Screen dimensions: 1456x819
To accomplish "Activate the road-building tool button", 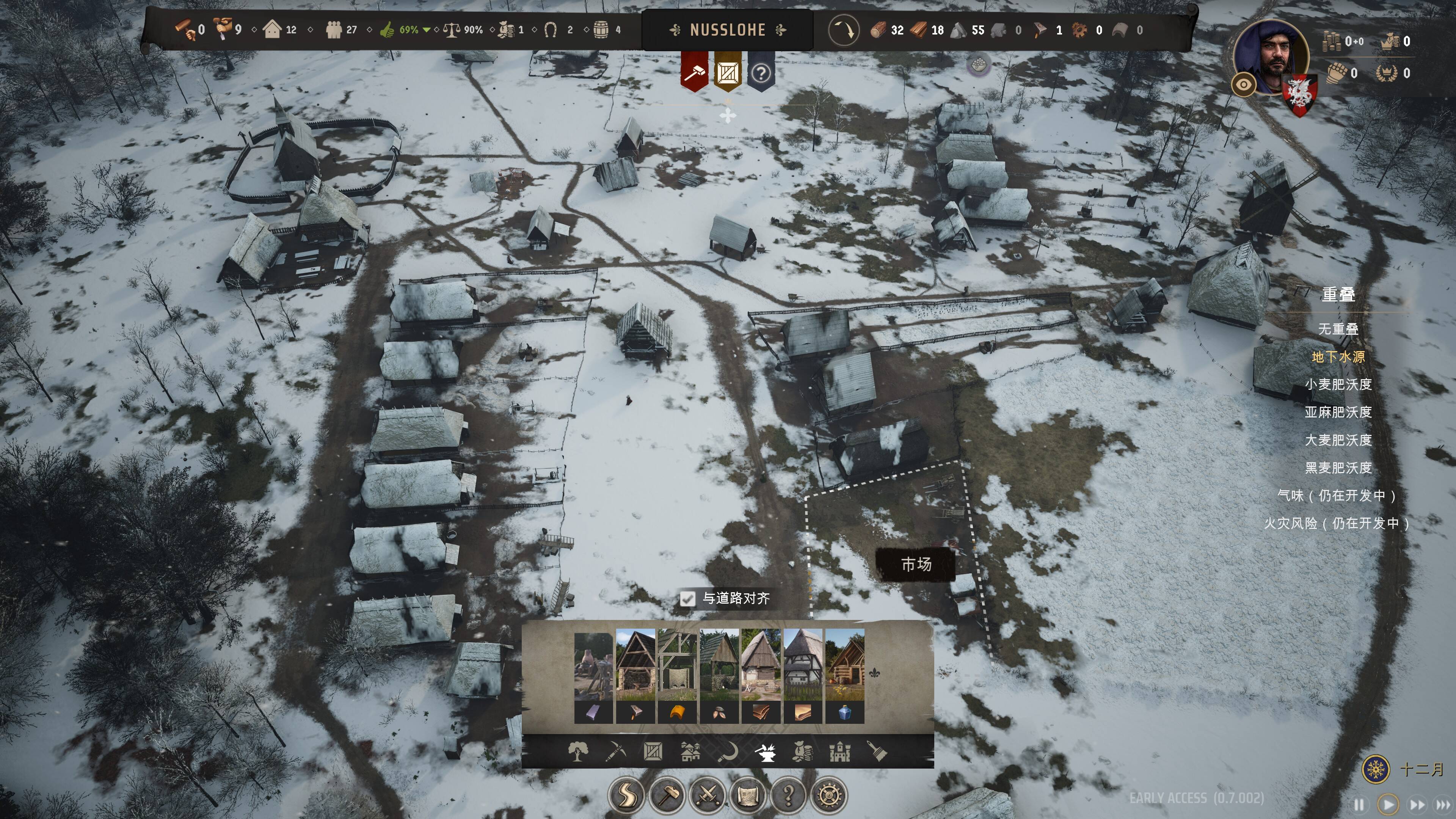I will point(626,795).
